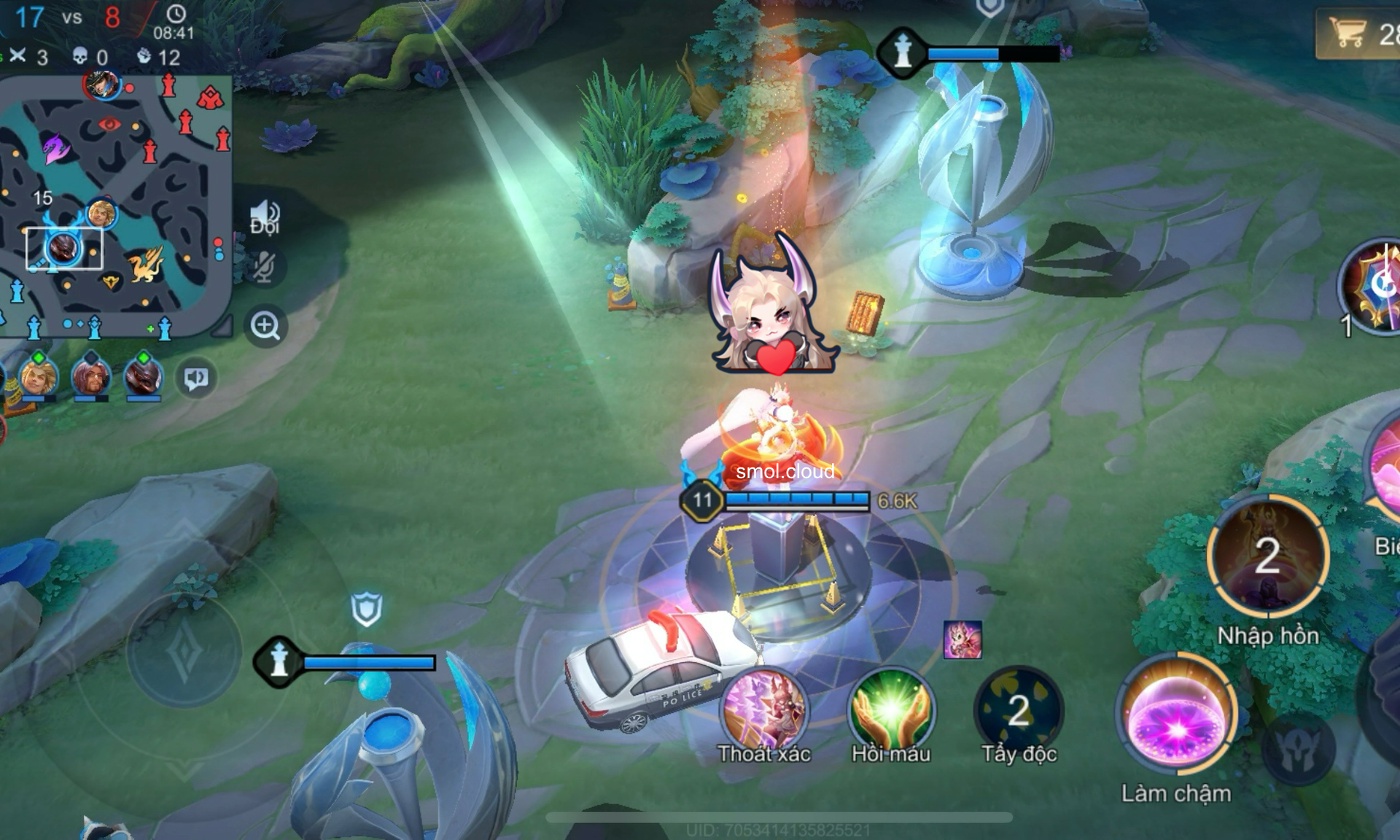Select the bearded teammate portrait

coord(90,377)
